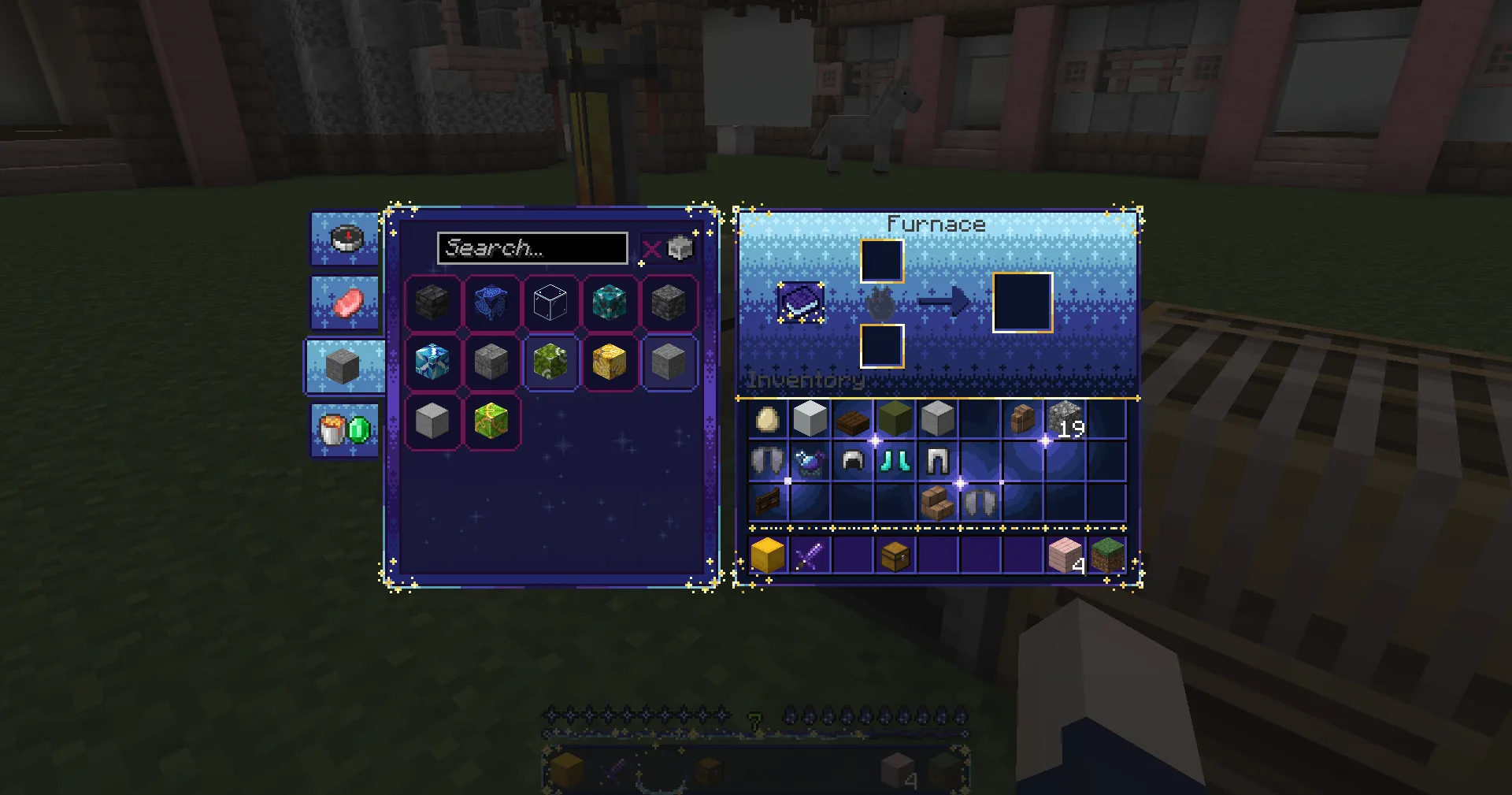Viewport: 1512px width, 795px height.
Task: Click the raw porkchop sidebar icon
Action: tap(344, 303)
